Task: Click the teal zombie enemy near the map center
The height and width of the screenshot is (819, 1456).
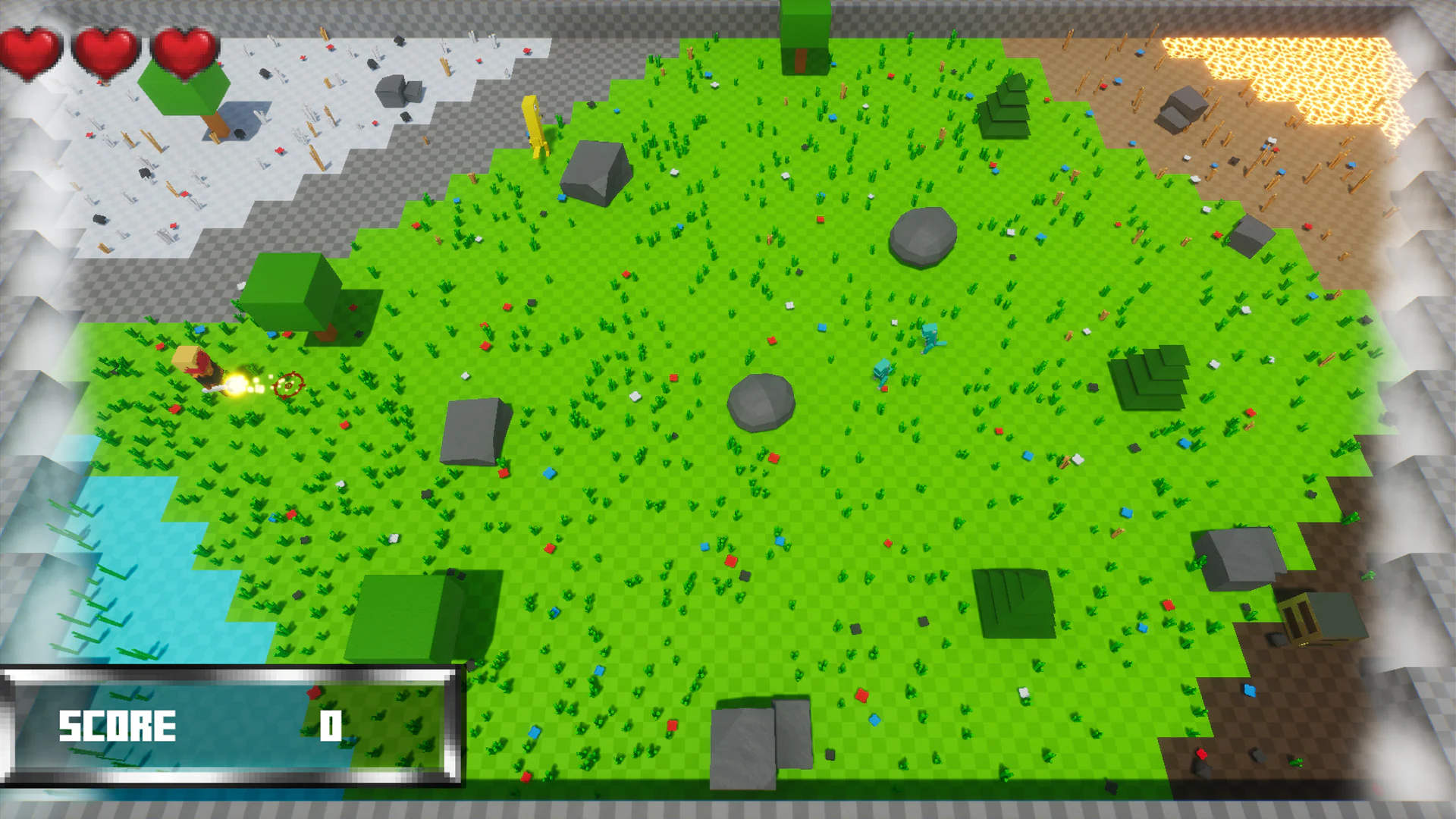Action: (x=930, y=337)
